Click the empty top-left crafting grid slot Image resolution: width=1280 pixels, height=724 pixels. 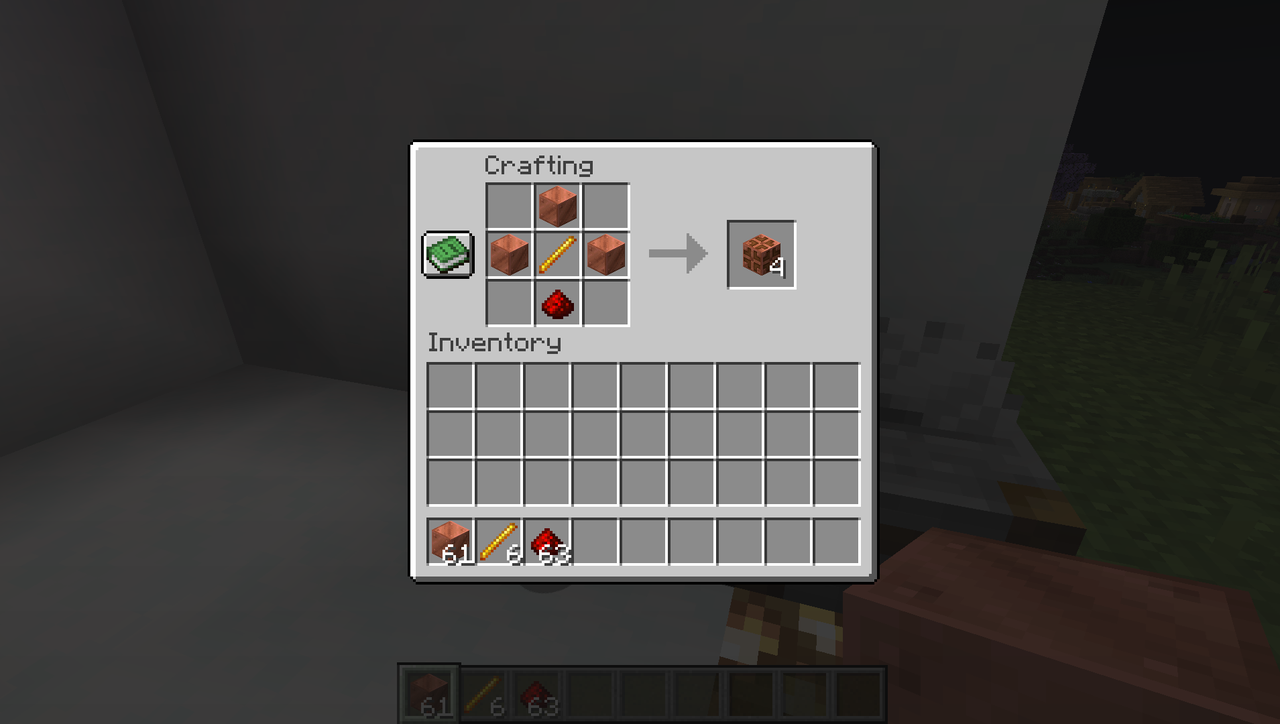[509, 206]
